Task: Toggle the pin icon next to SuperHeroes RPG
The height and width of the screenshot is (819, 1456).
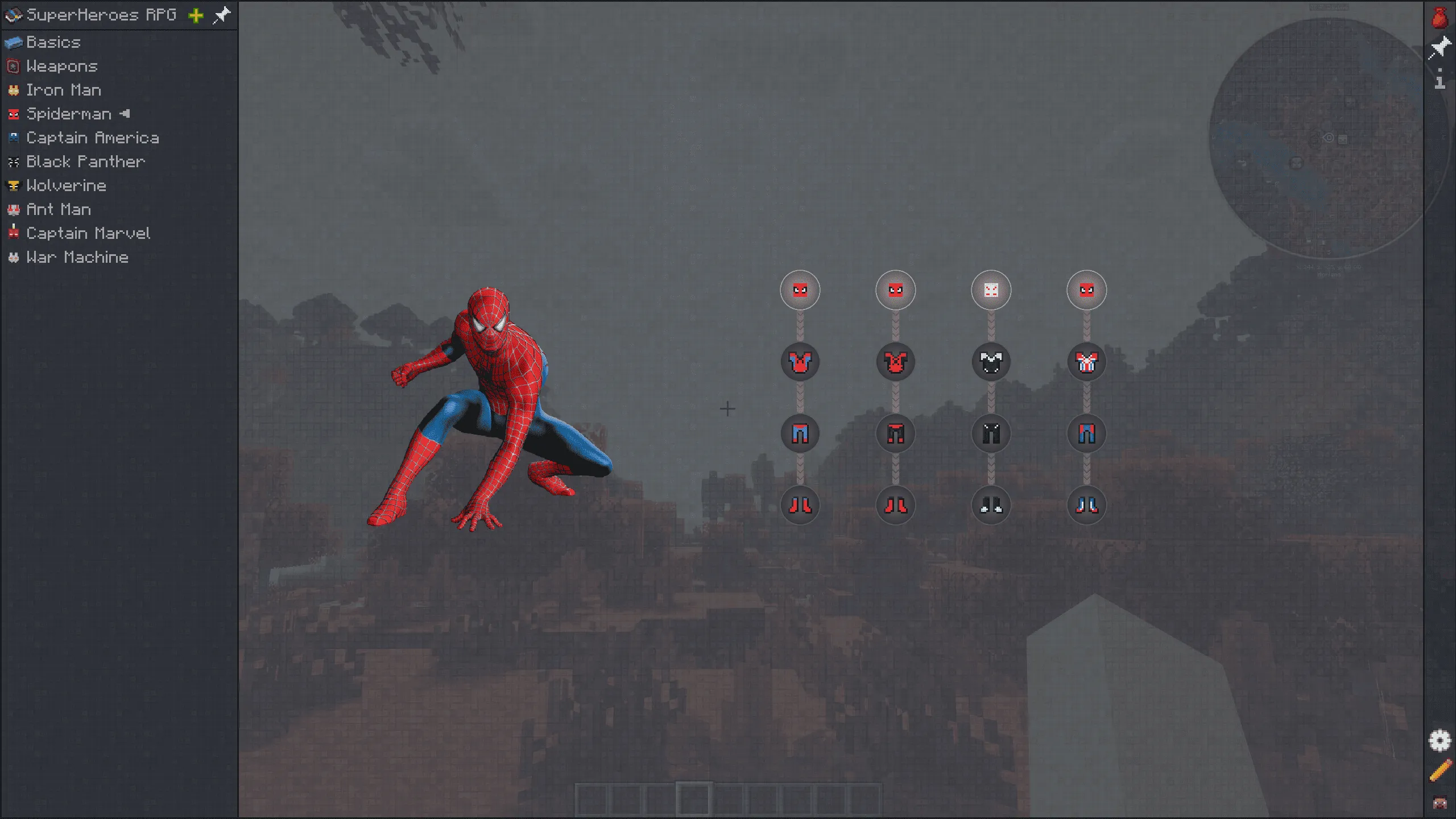Action: (x=222, y=15)
